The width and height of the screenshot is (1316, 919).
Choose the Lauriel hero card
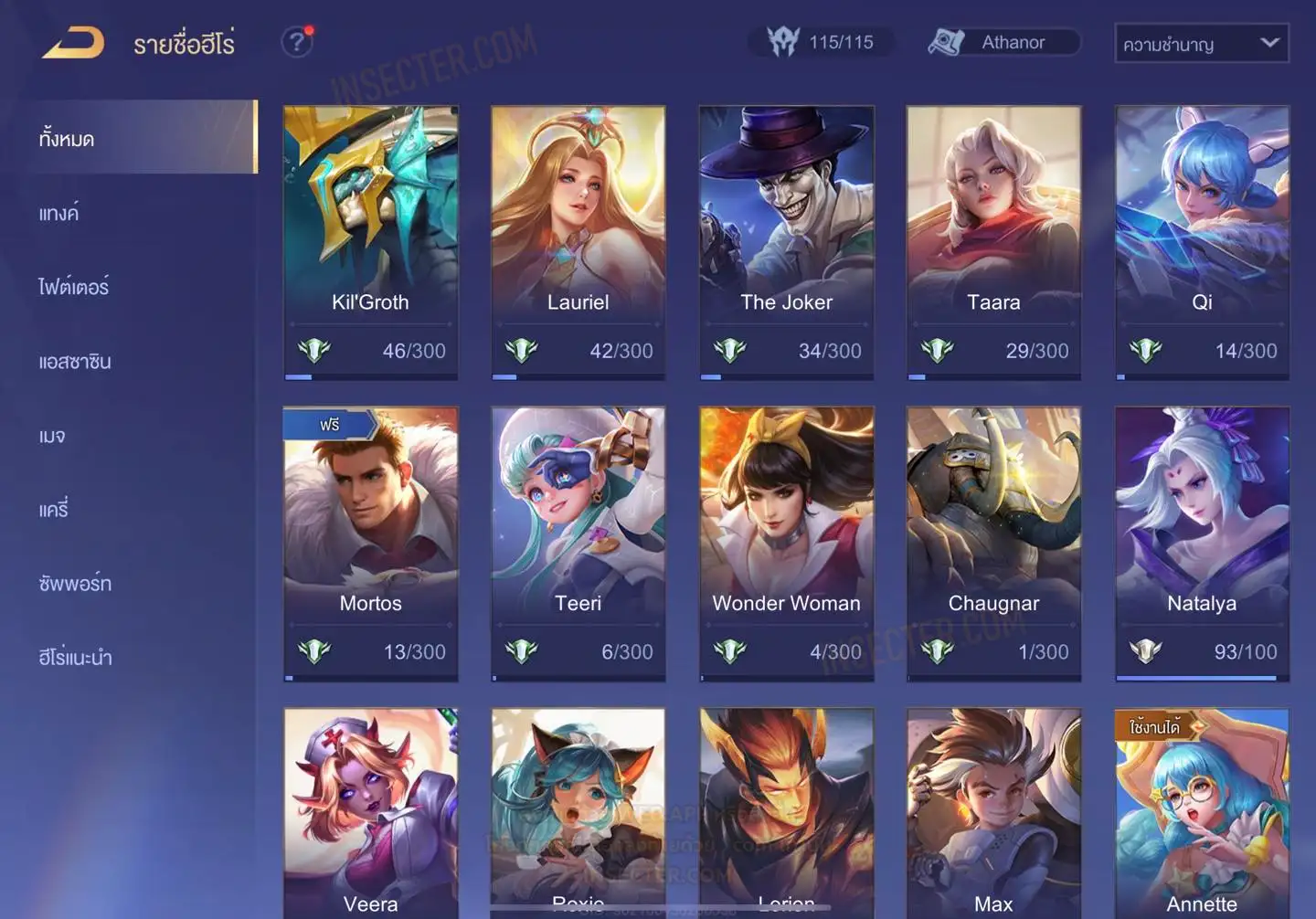(x=578, y=241)
